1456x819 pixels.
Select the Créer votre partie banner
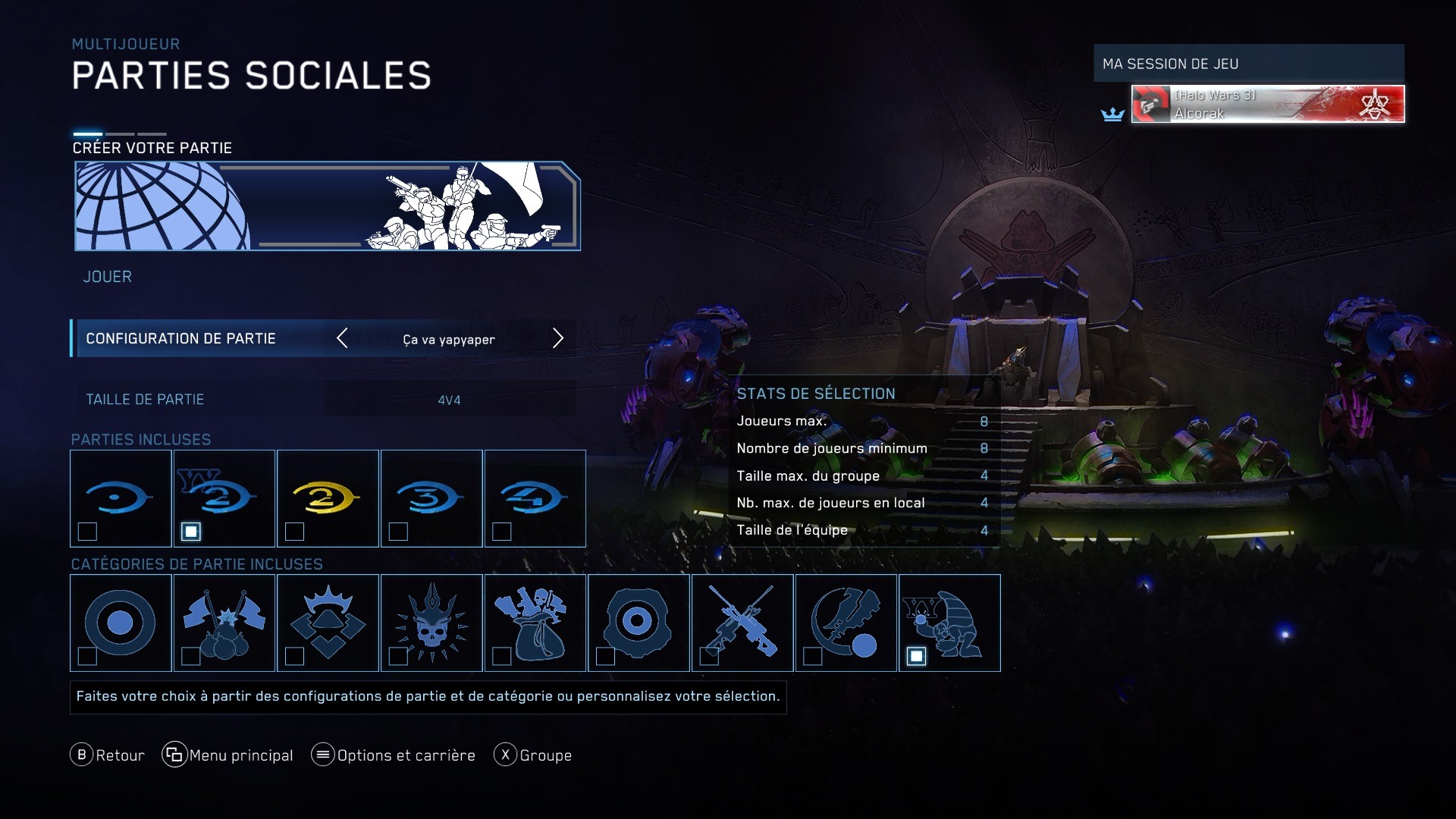point(328,206)
